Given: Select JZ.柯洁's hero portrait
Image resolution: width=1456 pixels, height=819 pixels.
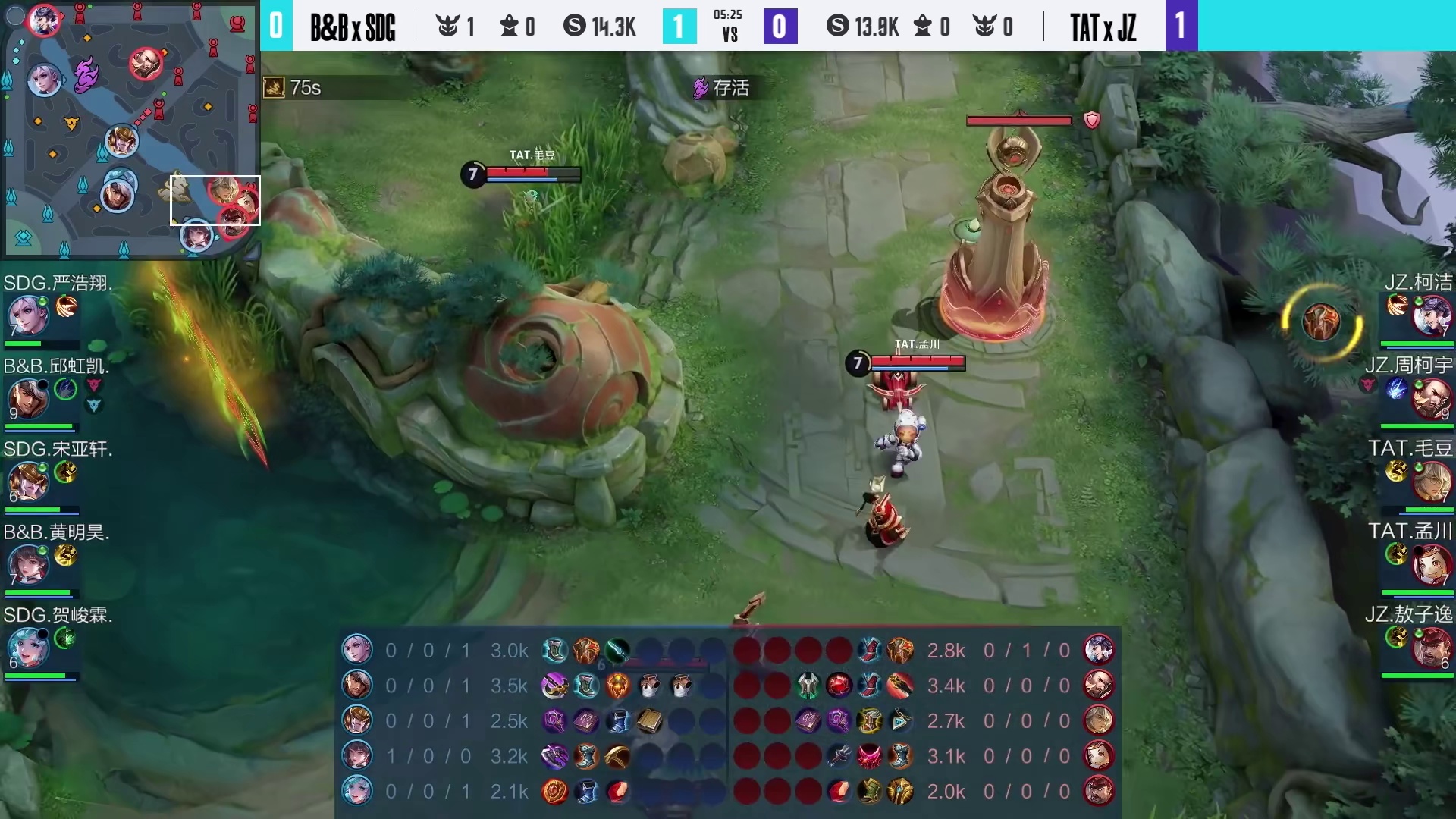Looking at the screenshot, I should [1431, 315].
